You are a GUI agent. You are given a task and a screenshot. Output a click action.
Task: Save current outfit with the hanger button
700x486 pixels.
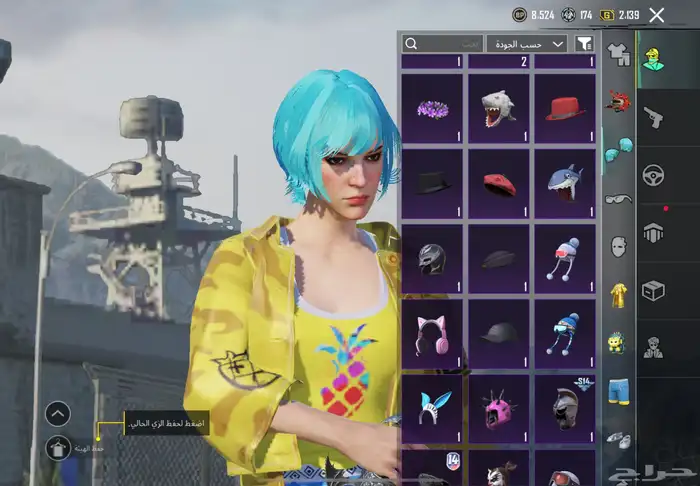coord(58,447)
